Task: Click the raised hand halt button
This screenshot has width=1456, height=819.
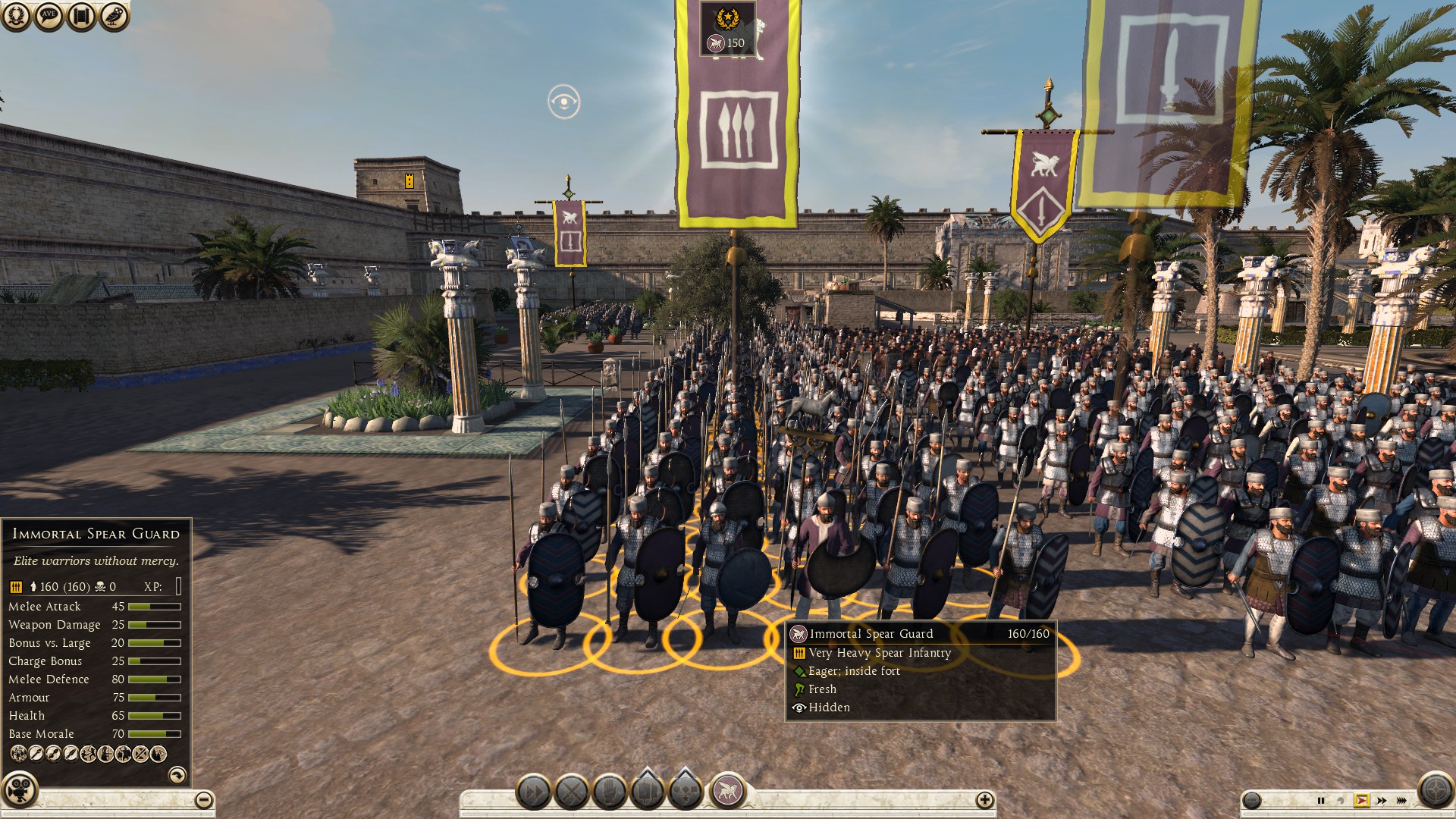Action: pos(610,792)
